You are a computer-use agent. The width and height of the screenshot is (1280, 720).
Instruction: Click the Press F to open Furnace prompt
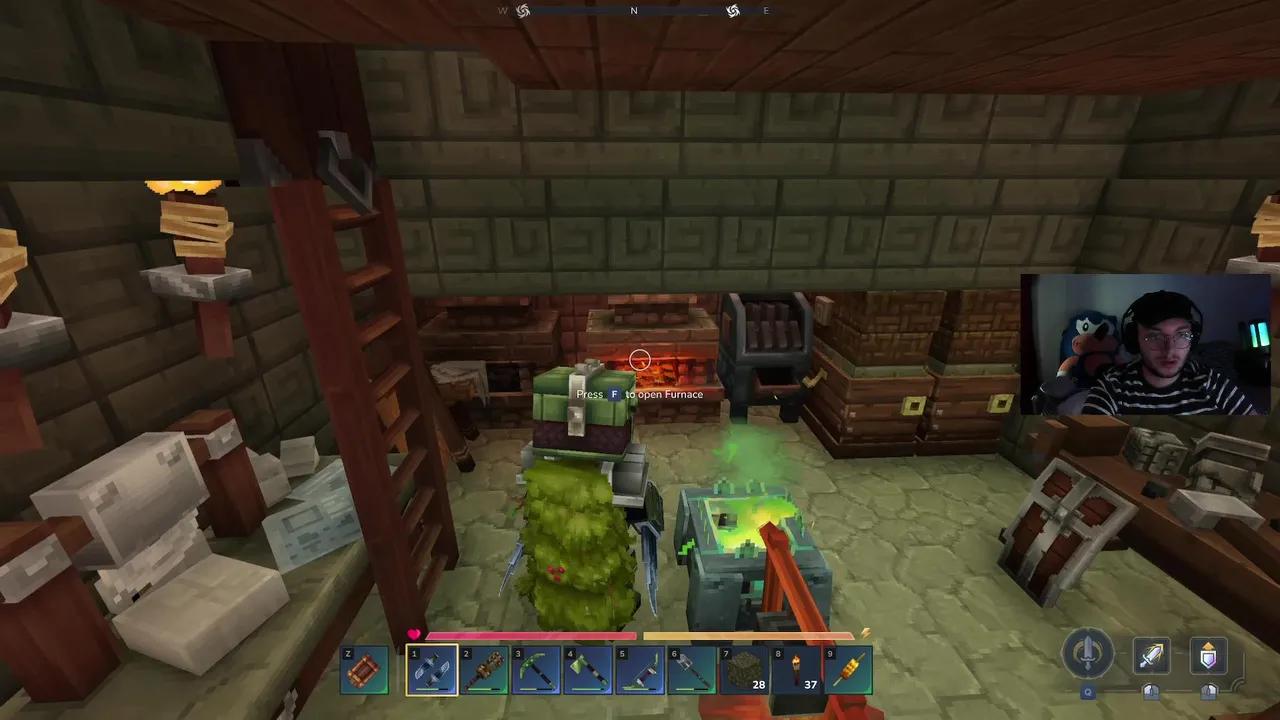tap(640, 394)
